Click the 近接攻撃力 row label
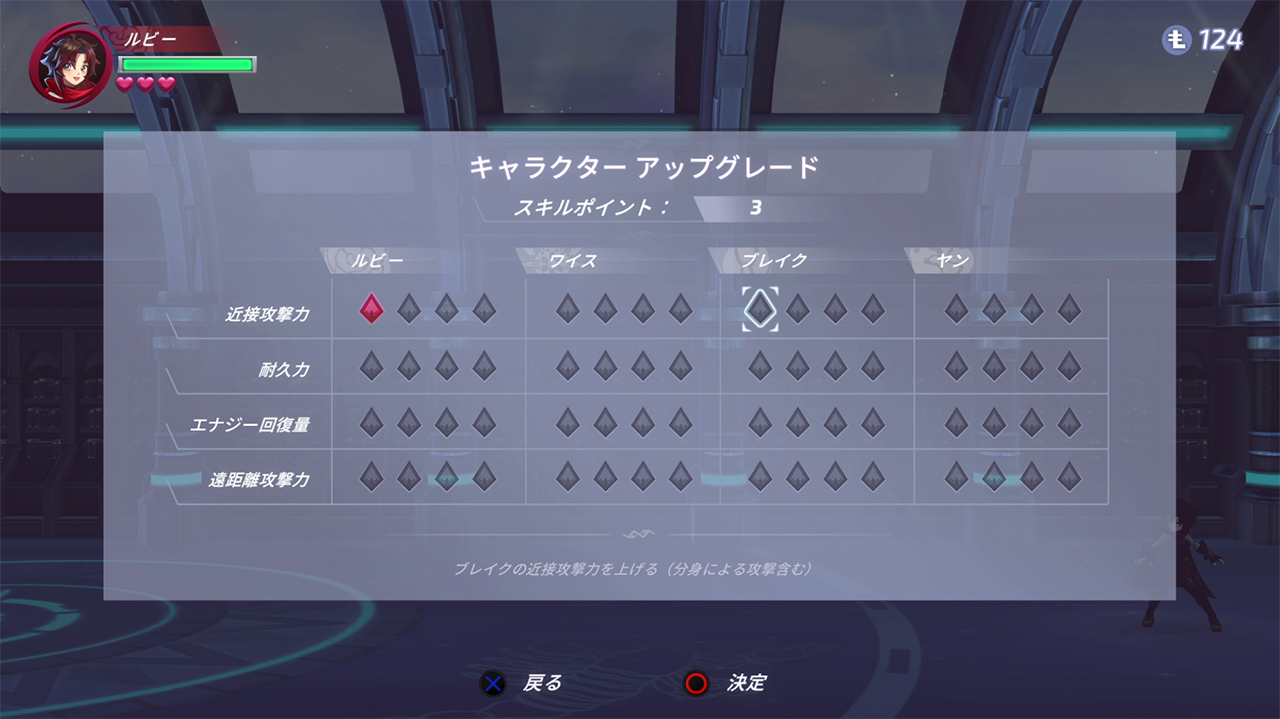This screenshot has width=1280, height=719. pyautogui.click(x=267, y=314)
